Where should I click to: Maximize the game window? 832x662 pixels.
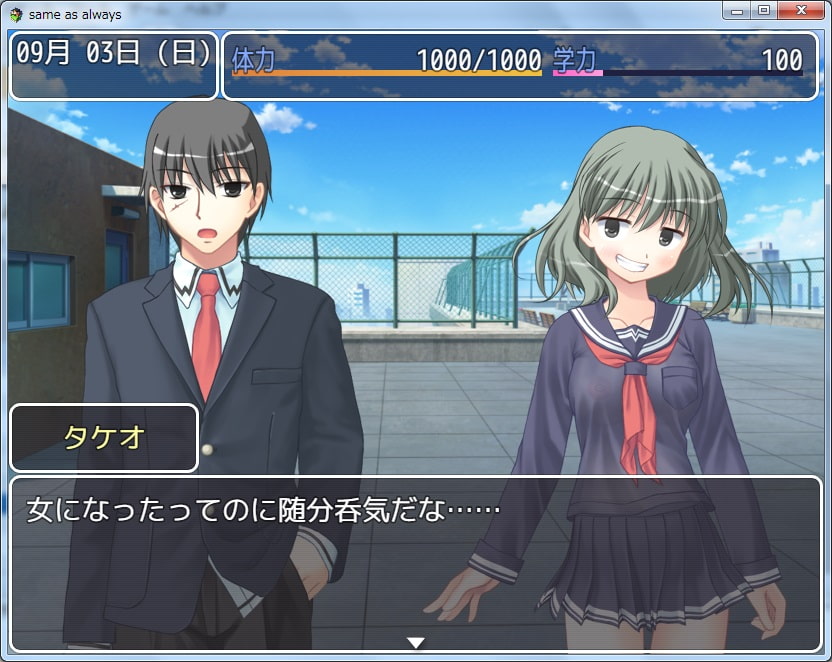click(764, 10)
